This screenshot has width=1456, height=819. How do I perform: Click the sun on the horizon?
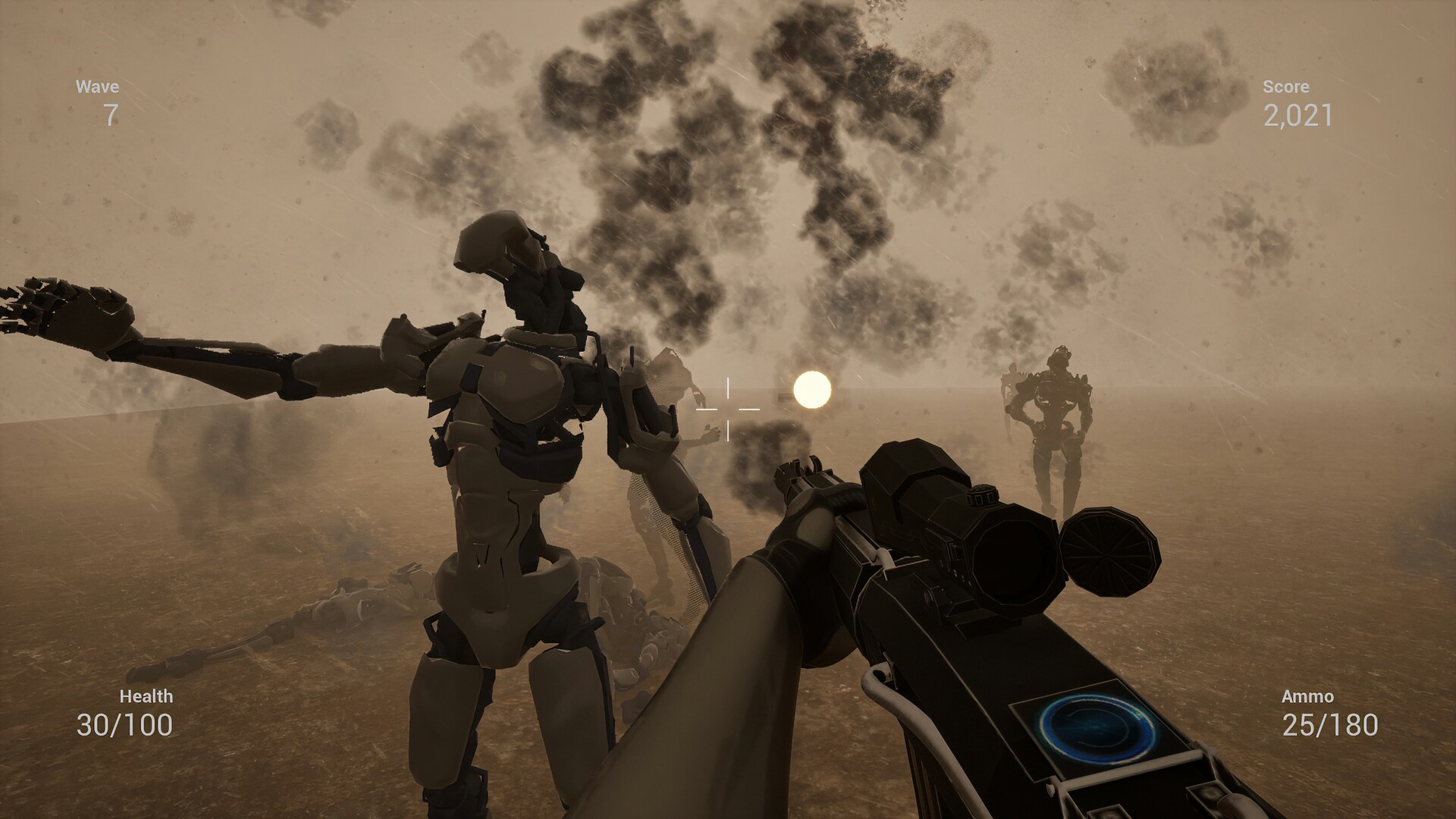click(813, 391)
